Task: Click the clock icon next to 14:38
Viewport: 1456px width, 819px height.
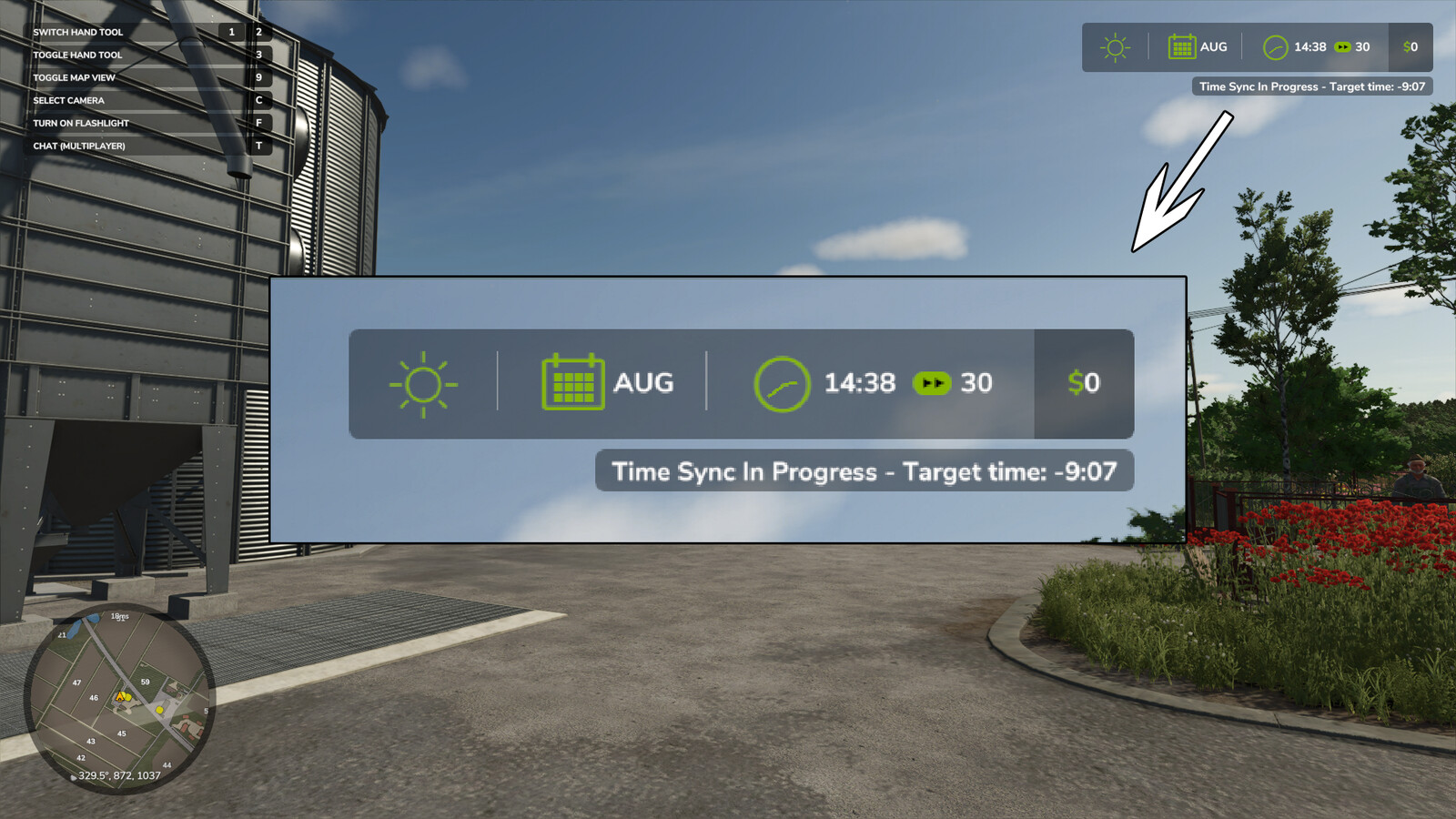Action: (781, 383)
